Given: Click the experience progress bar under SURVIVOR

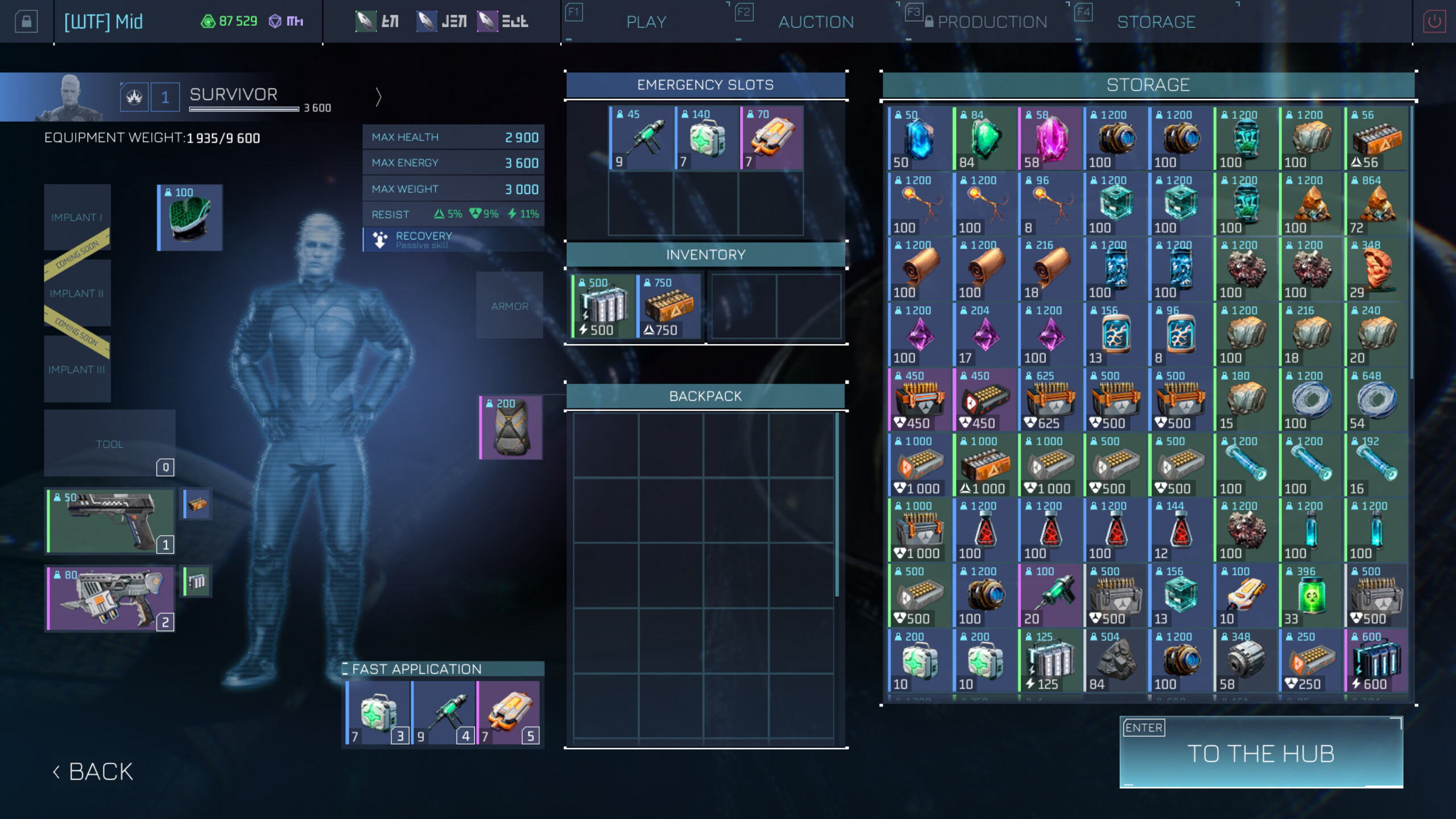Looking at the screenshot, I should click(245, 108).
